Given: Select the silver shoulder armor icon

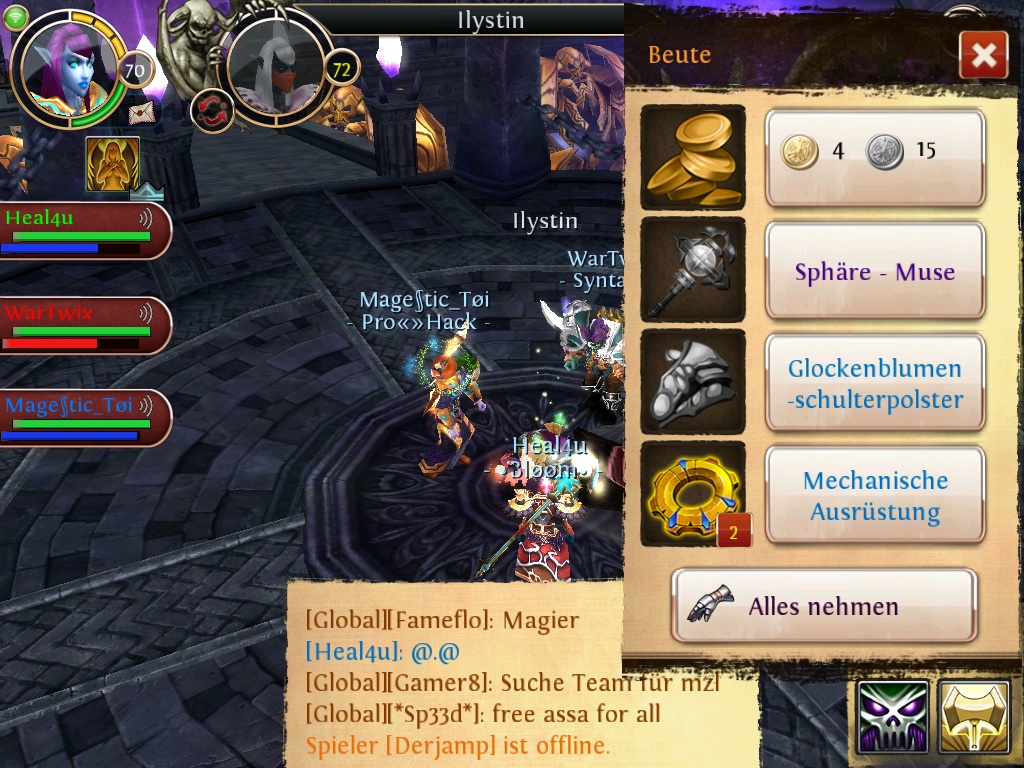Looking at the screenshot, I should [692, 383].
